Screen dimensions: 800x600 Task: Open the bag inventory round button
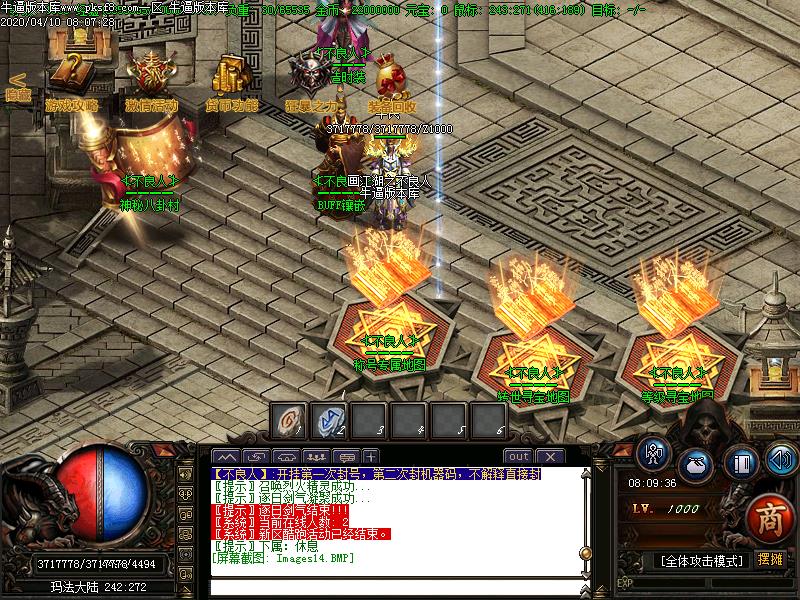695,464
